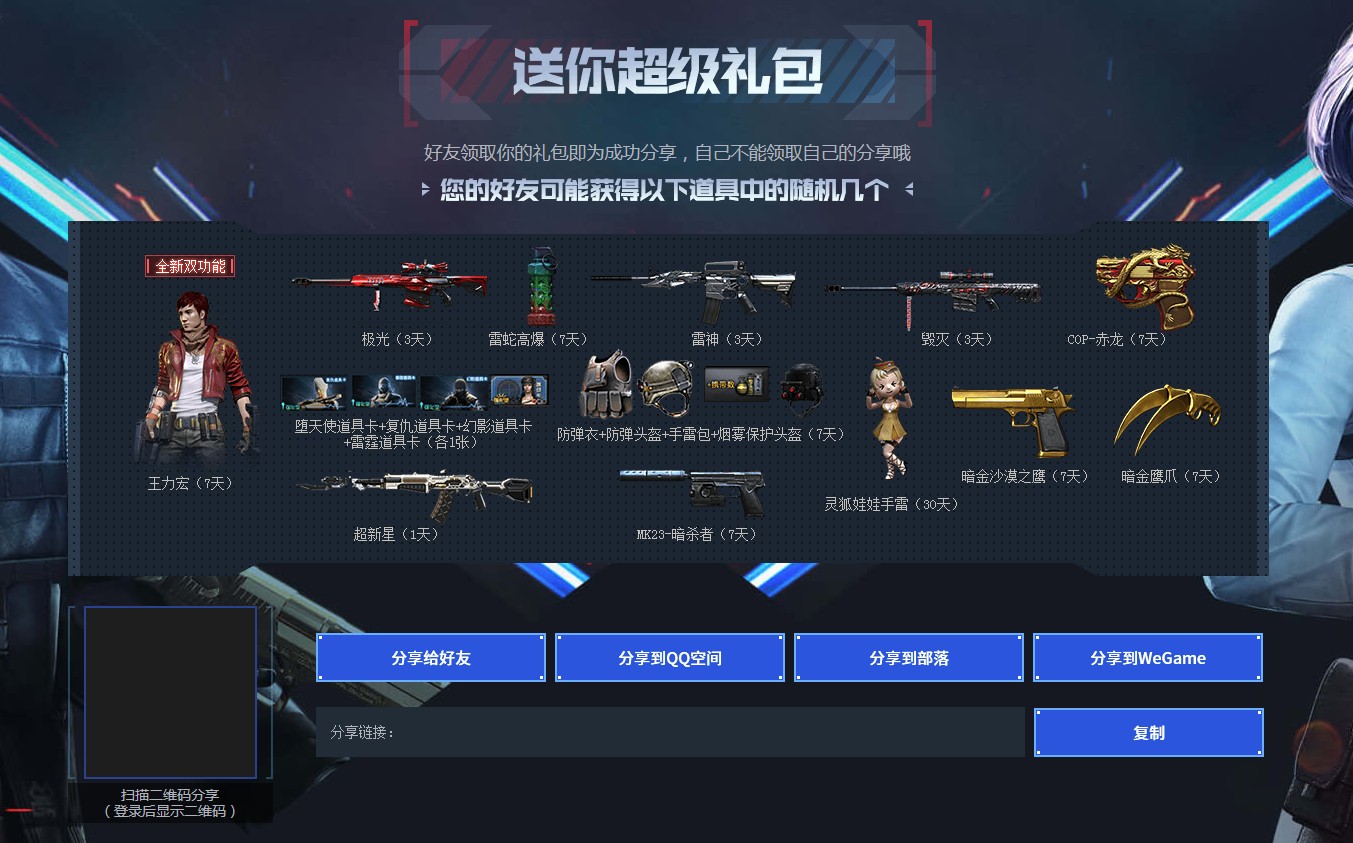
Task: Click the 分享给好友 share button
Action: coord(430,657)
